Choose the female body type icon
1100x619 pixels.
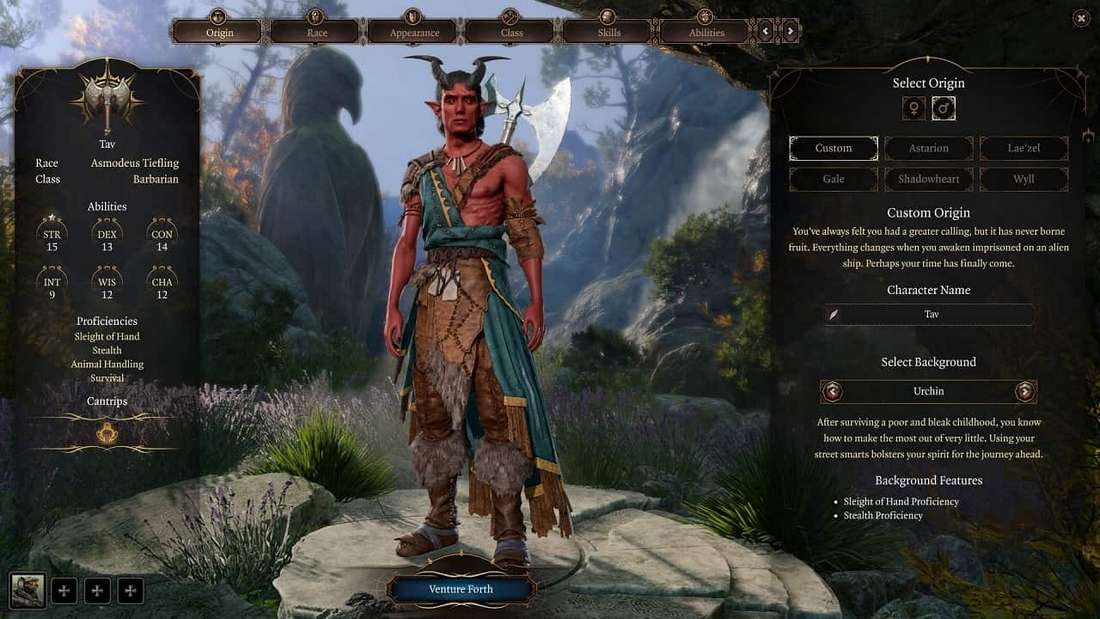click(914, 109)
